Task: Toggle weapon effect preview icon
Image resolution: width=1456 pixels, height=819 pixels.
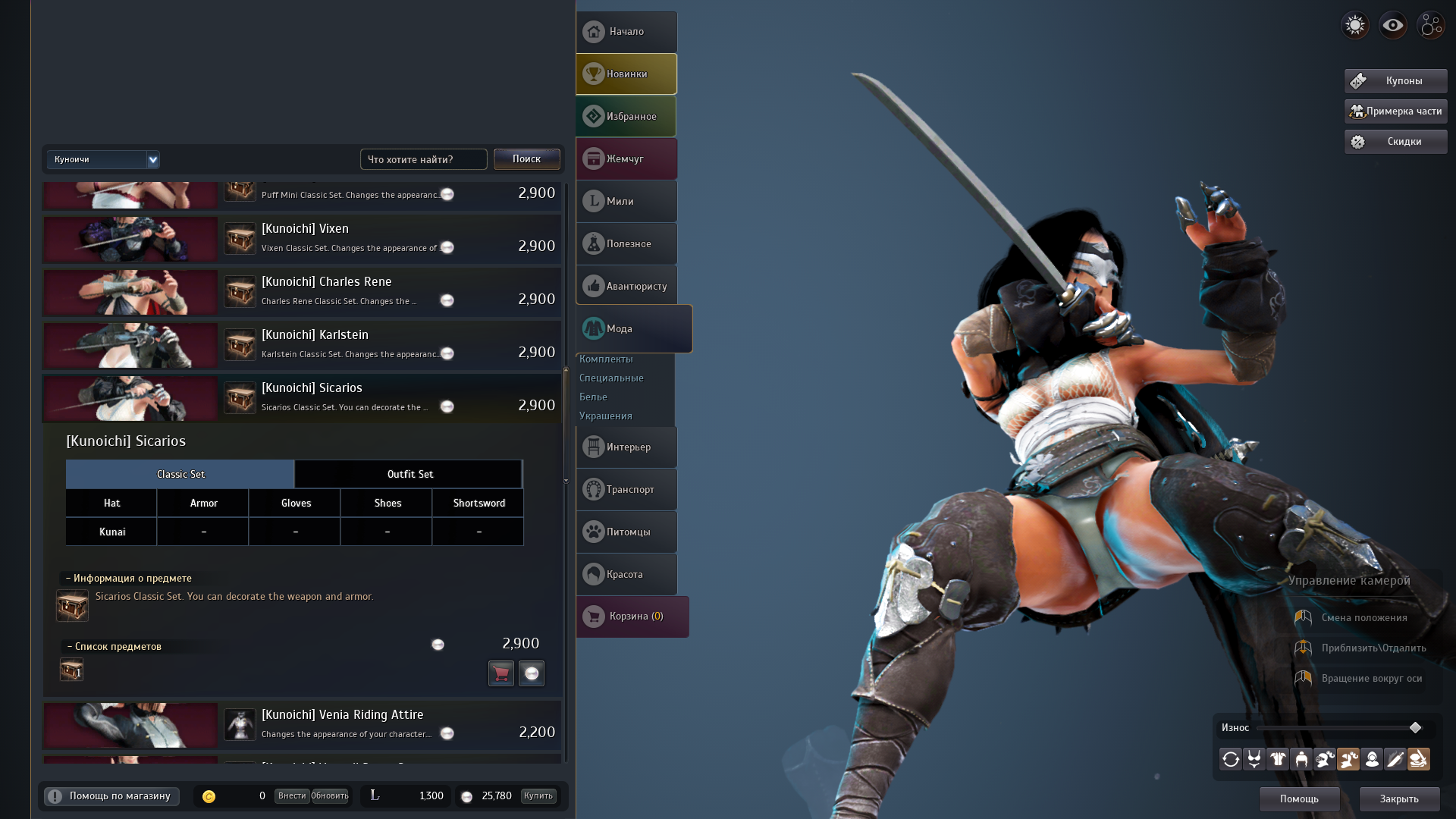Action: (1395, 759)
